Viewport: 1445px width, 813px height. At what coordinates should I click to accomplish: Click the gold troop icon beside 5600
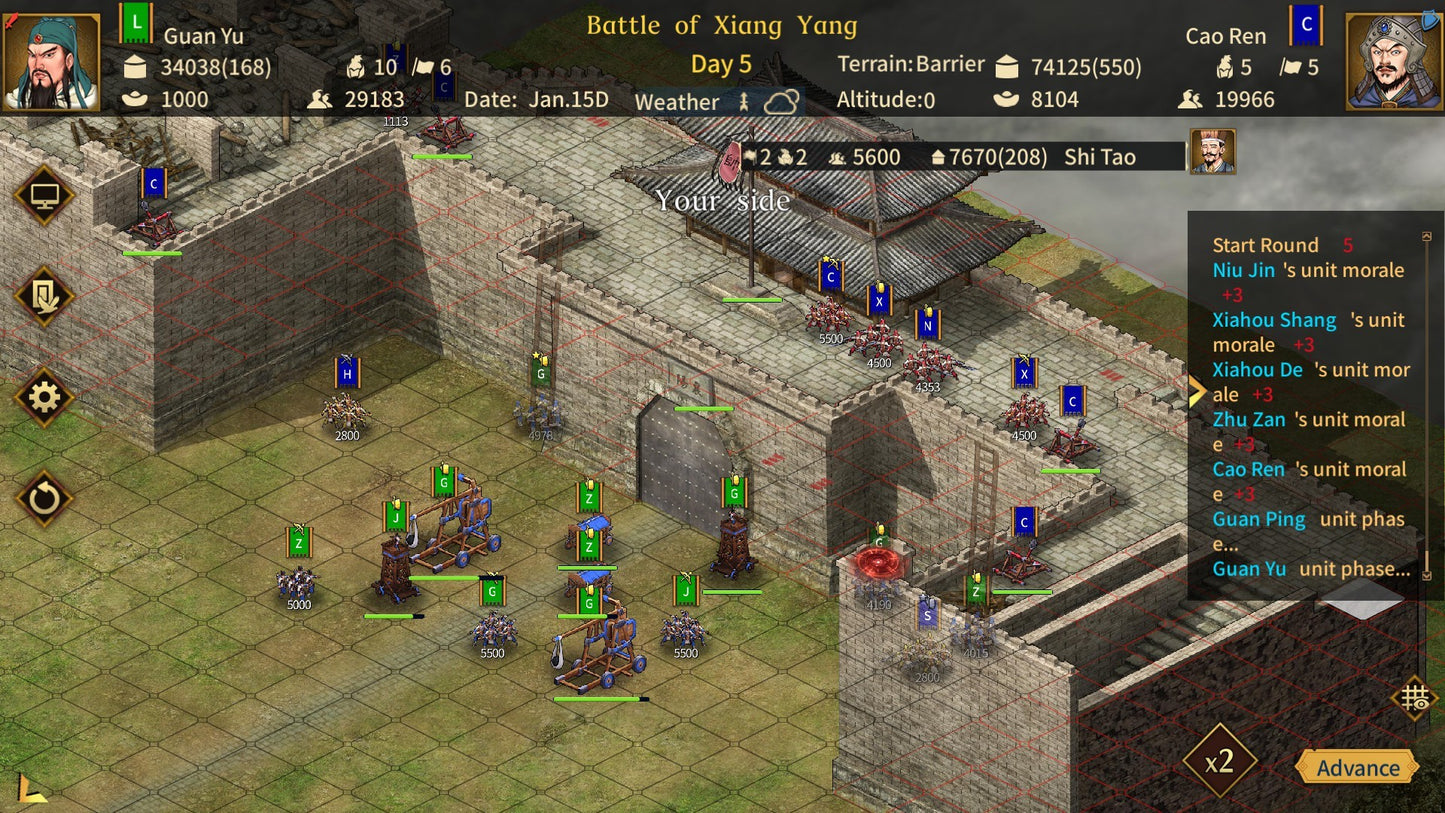[x=837, y=157]
